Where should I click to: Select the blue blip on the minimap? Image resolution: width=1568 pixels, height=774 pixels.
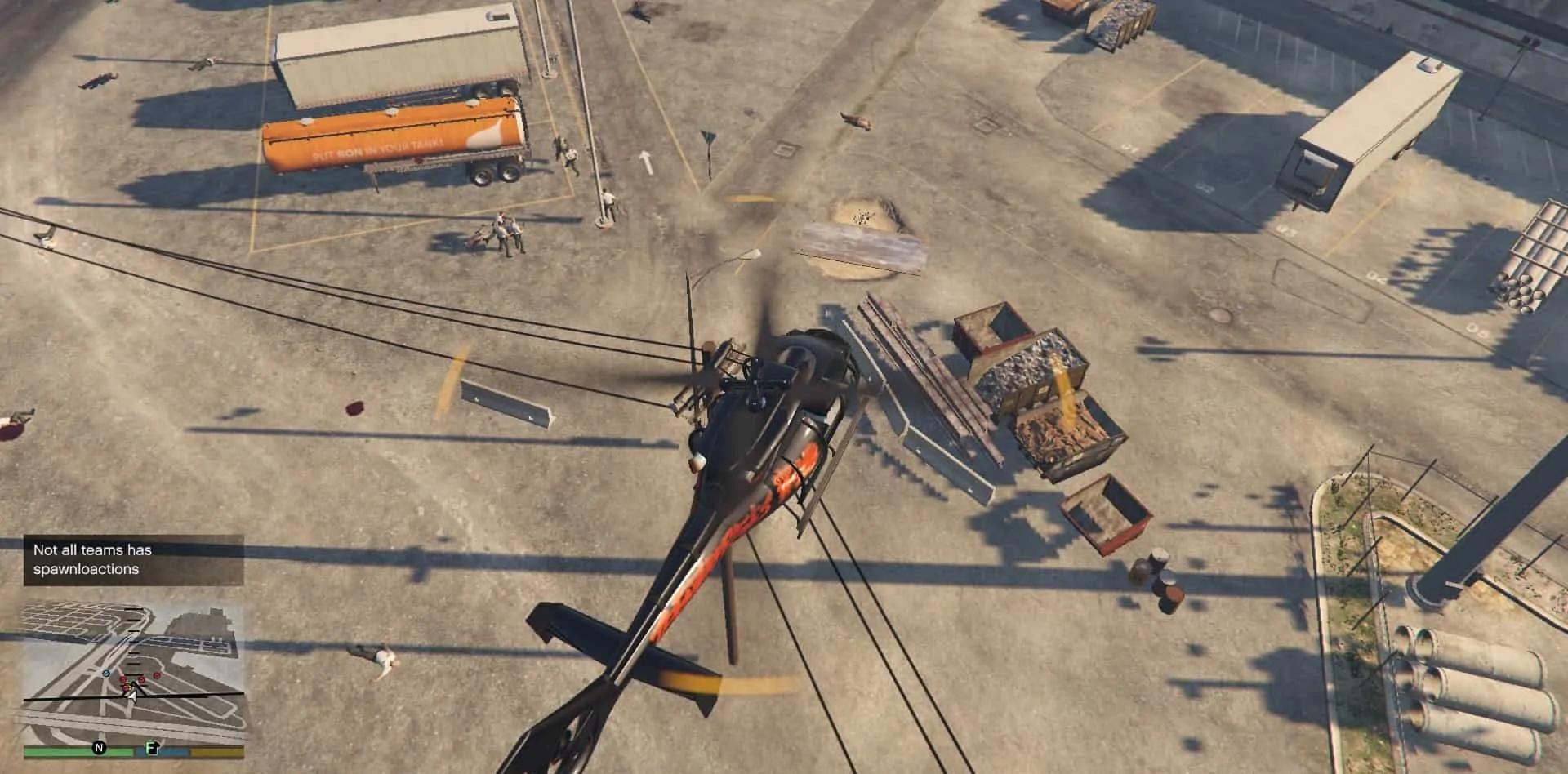[106, 673]
